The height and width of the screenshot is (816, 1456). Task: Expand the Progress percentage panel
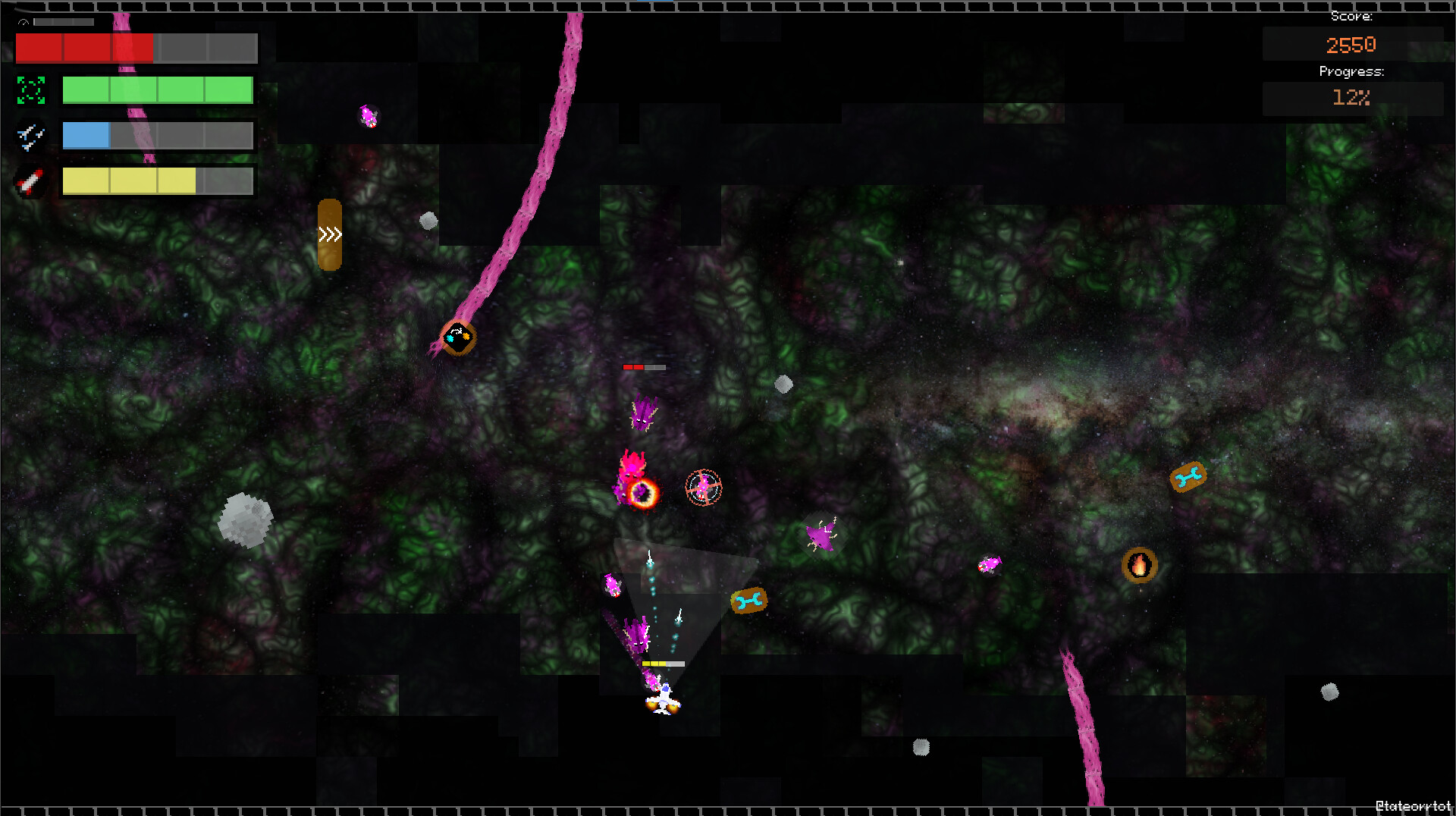coord(1352,97)
